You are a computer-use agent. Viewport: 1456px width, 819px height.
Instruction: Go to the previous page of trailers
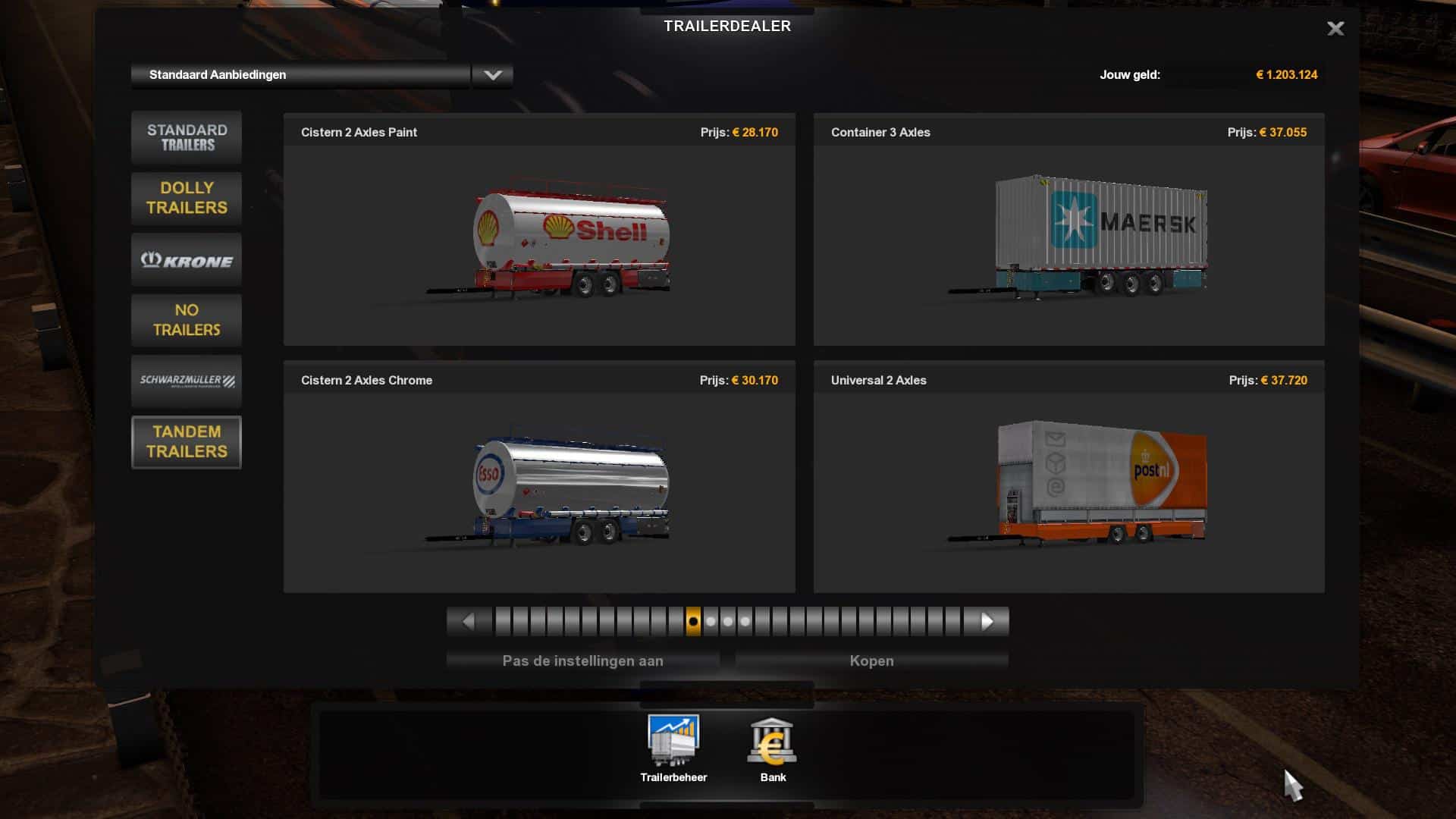click(468, 622)
